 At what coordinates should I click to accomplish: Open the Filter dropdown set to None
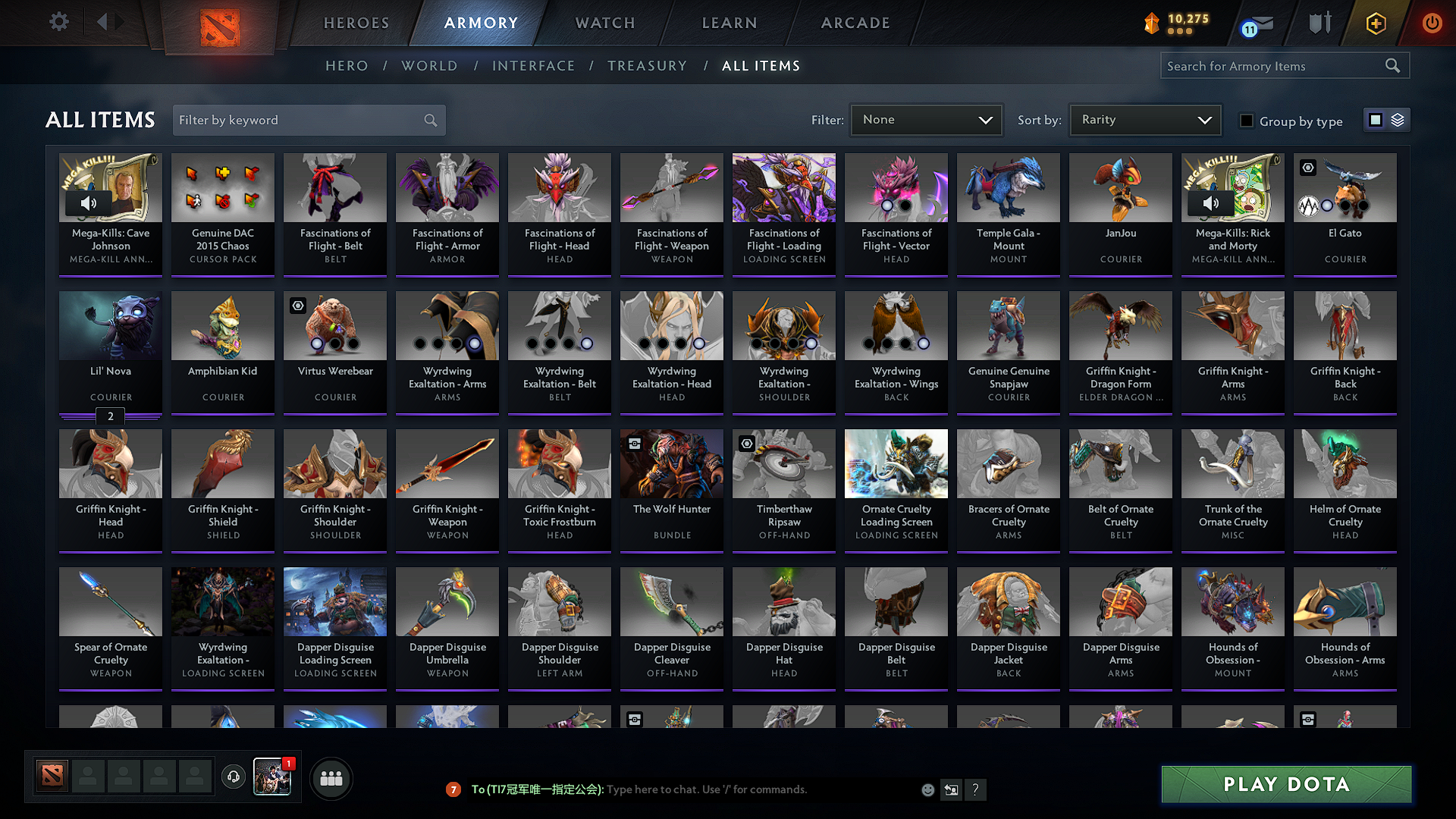point(926,119)
